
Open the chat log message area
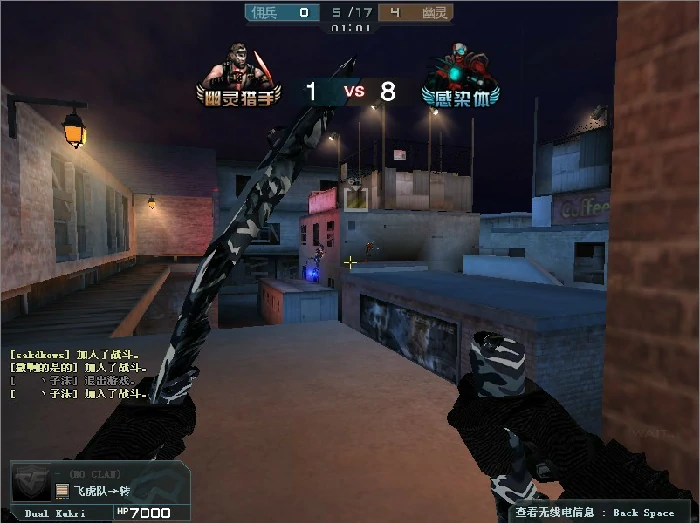click(x=75, y=374)
